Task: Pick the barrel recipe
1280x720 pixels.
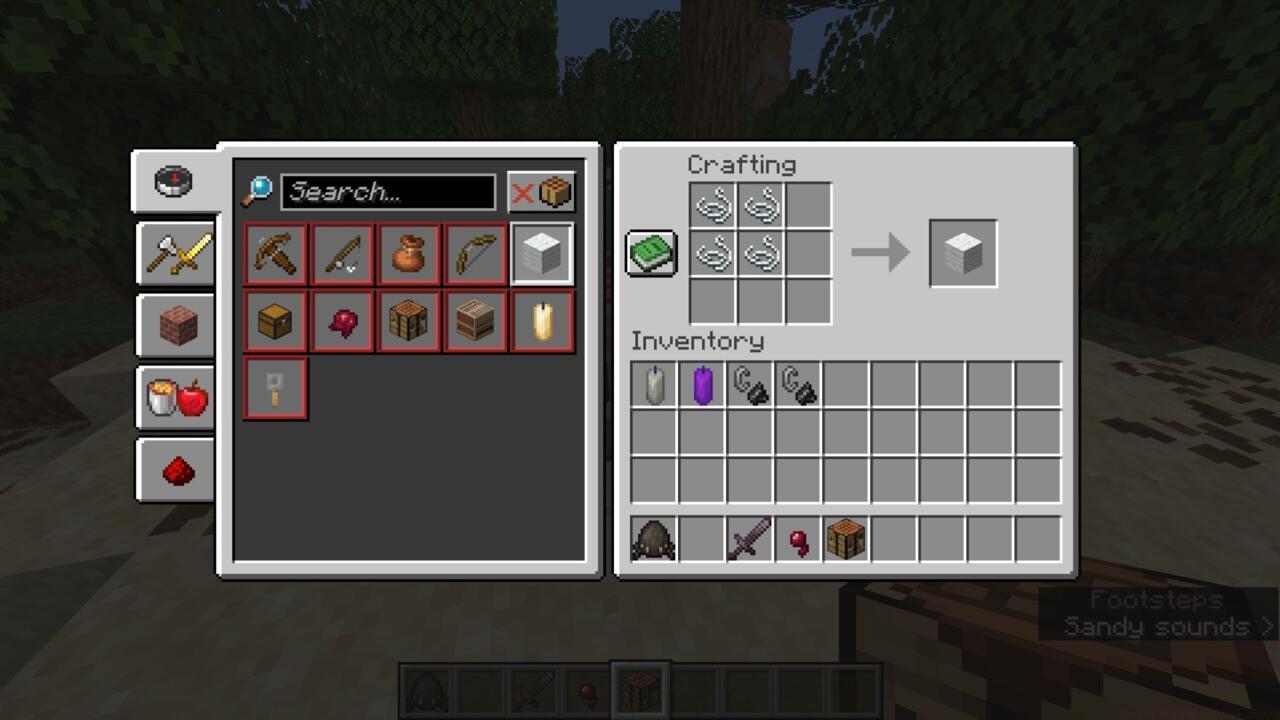Action: 475,320
